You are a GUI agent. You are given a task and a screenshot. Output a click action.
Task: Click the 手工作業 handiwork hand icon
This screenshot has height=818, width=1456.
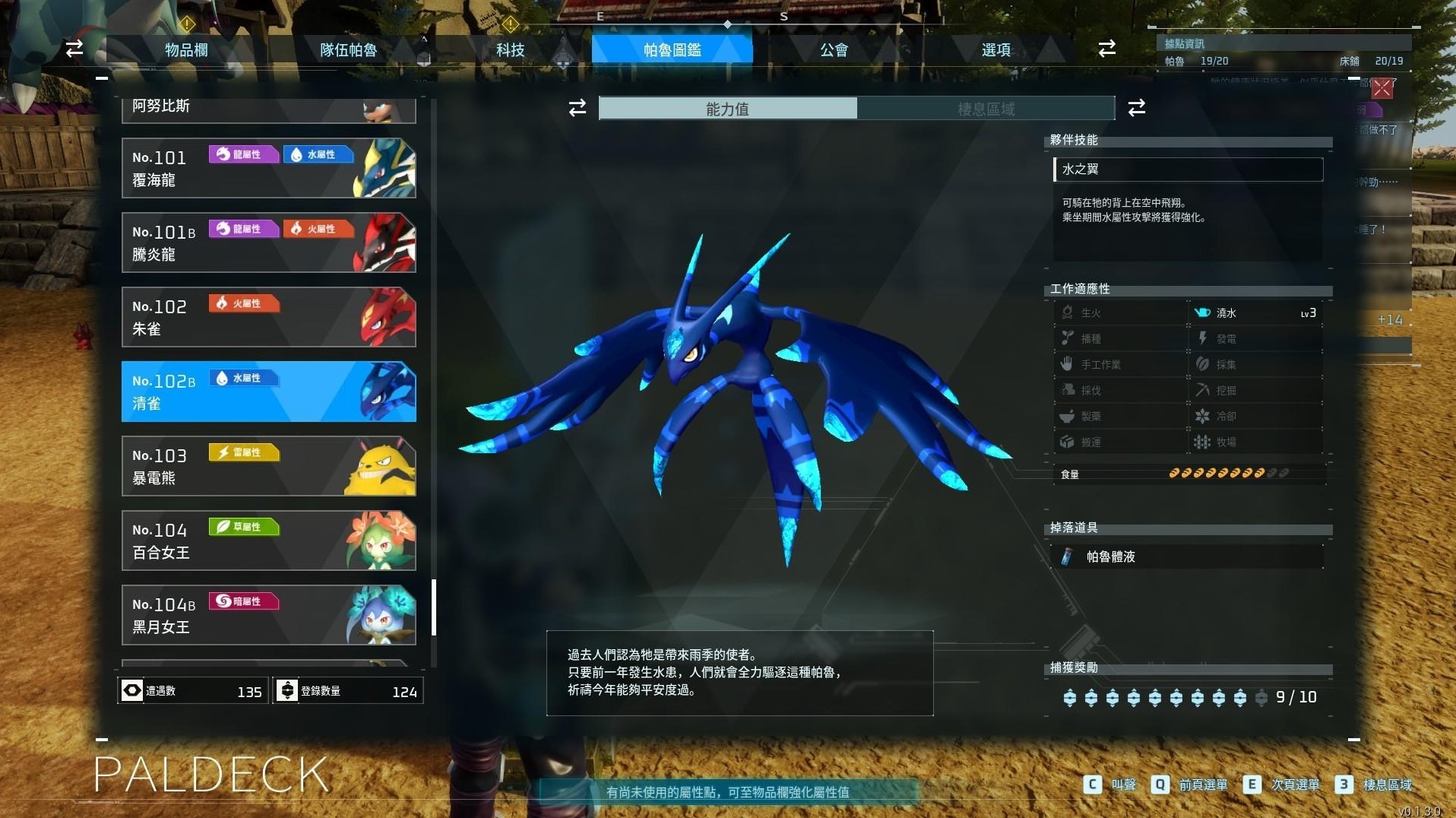coord(1068,364)
